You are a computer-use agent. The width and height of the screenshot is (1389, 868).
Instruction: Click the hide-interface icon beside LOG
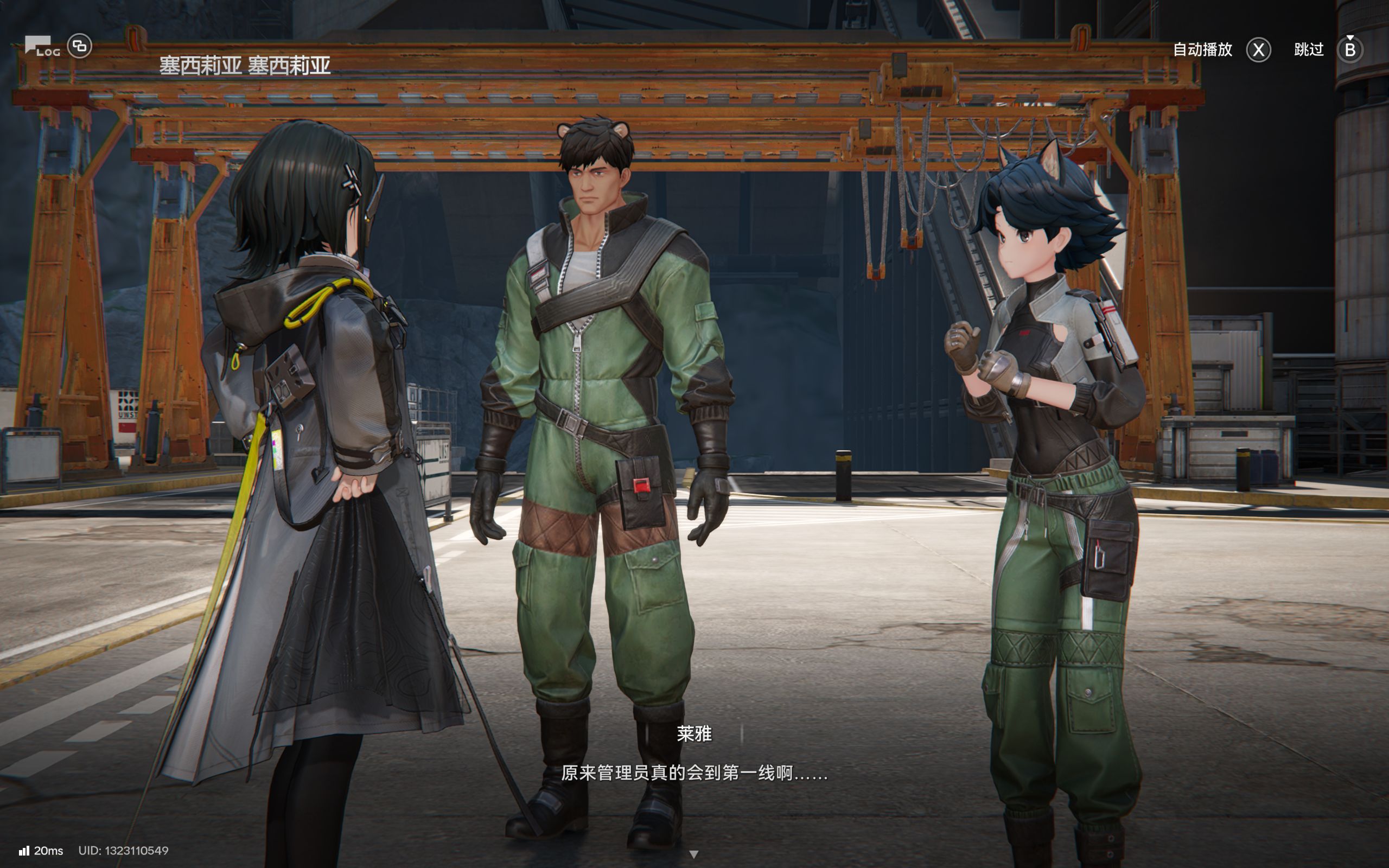pyautogui.click(x=80, y=46)
